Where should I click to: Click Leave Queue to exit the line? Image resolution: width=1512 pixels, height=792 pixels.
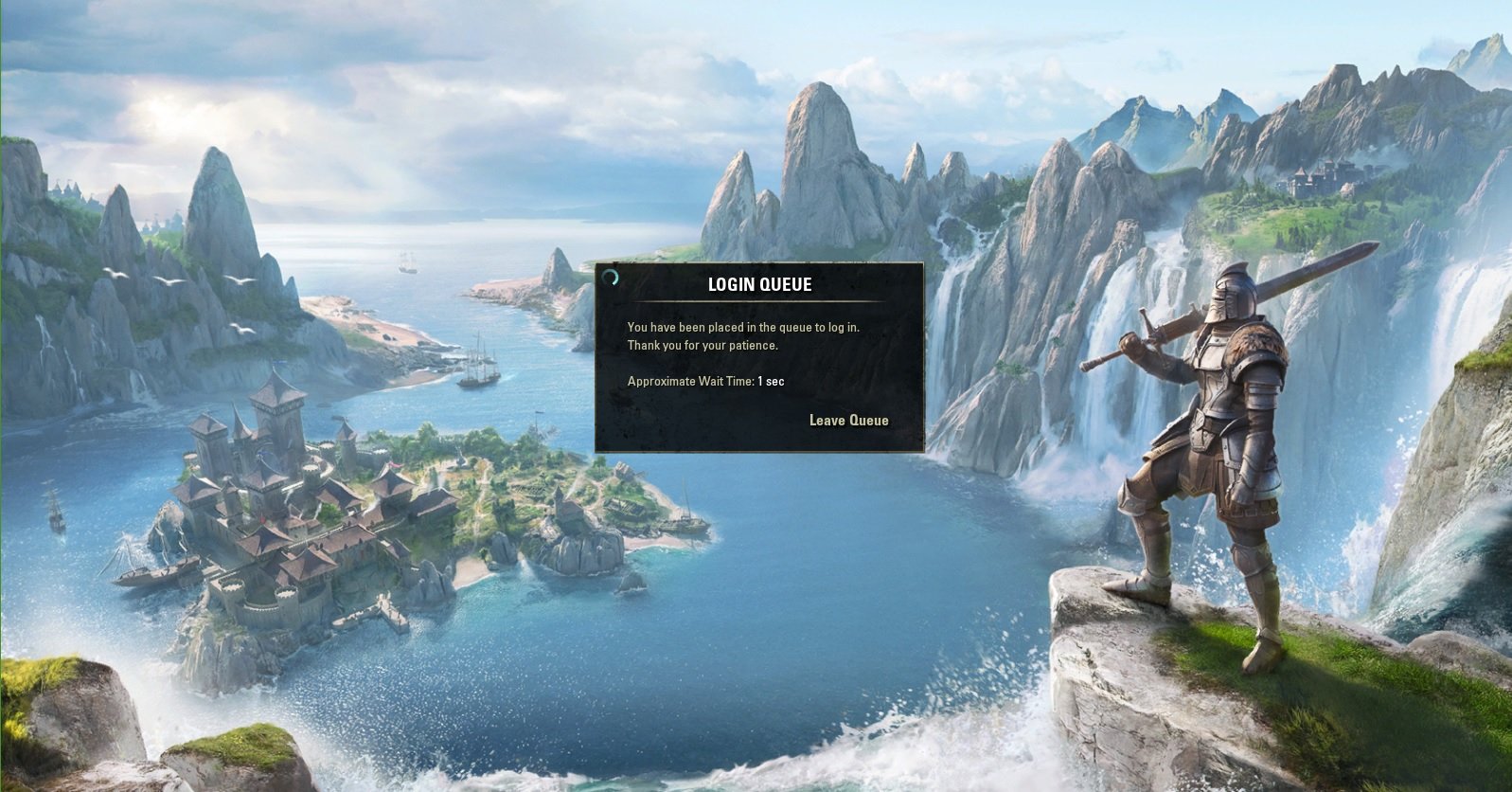point(849,420)
